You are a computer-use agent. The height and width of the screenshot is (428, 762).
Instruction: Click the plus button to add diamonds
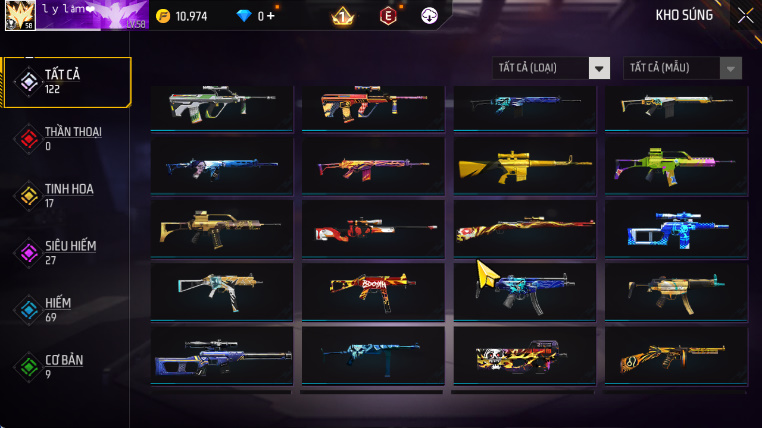pos(270,16)
